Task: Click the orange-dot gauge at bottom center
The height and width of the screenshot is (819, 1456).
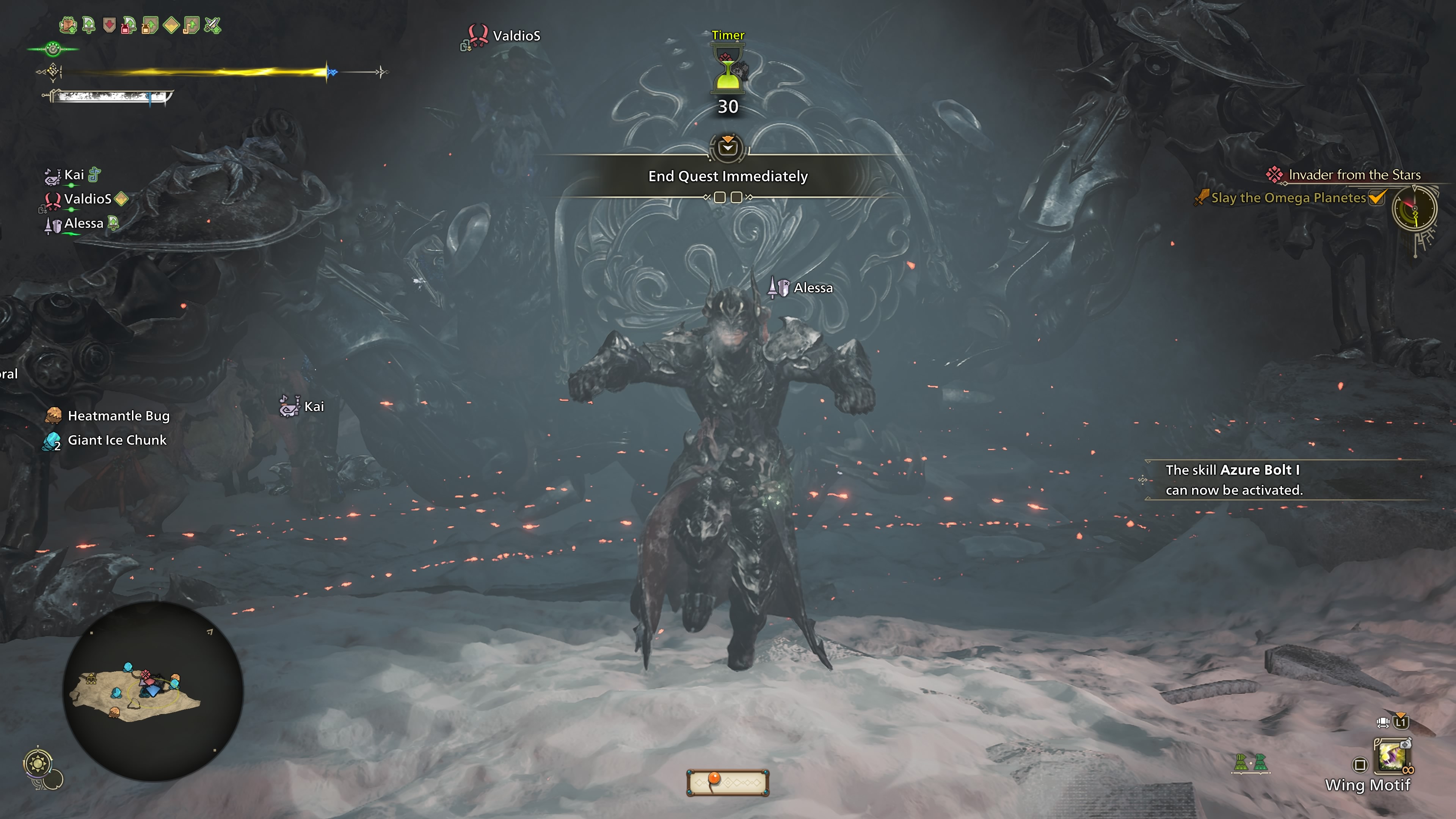Action: (x=728, y=782)
